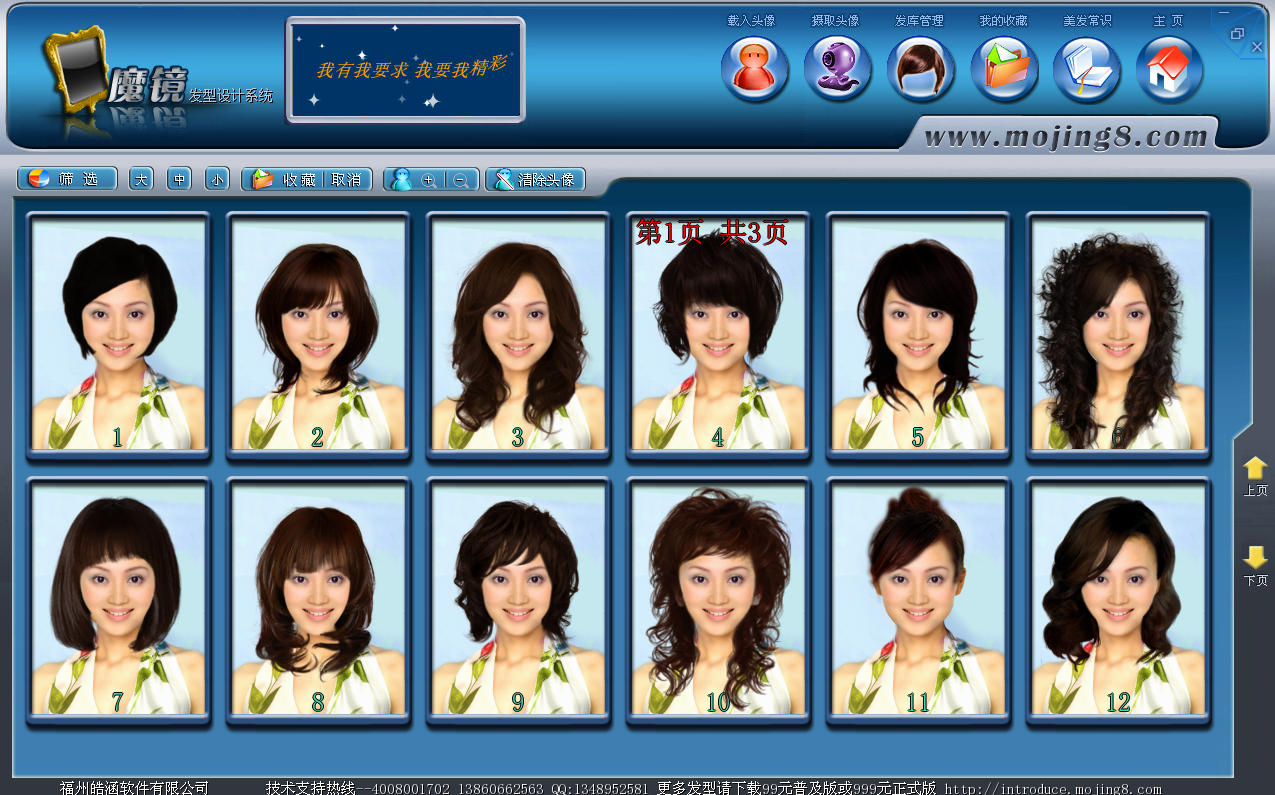Switch thumbnails to large size 大
The height and width of the screenshot is (795, 1275).
click(141, 180)
